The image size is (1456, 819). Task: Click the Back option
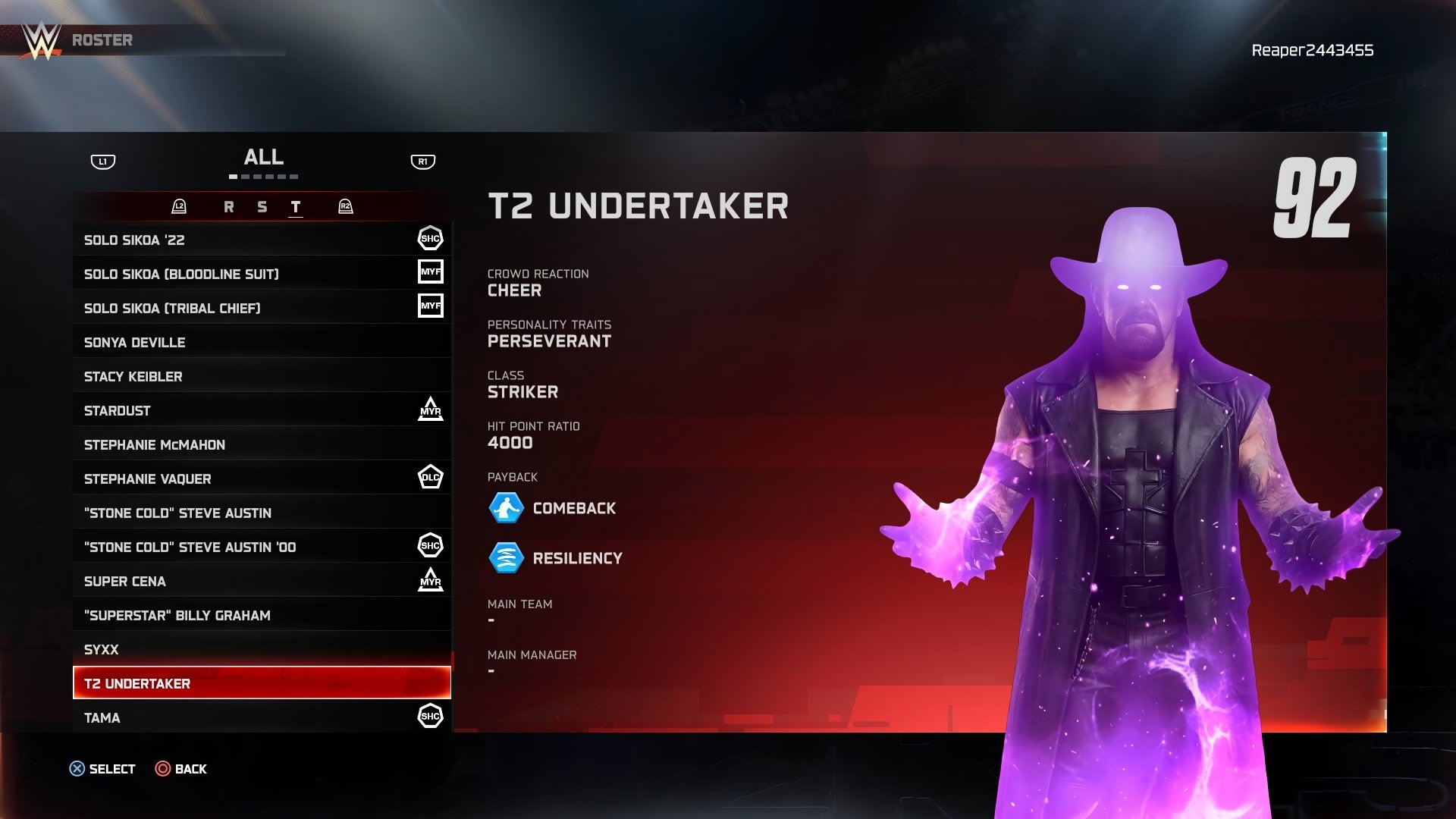[x=181, y=769]
